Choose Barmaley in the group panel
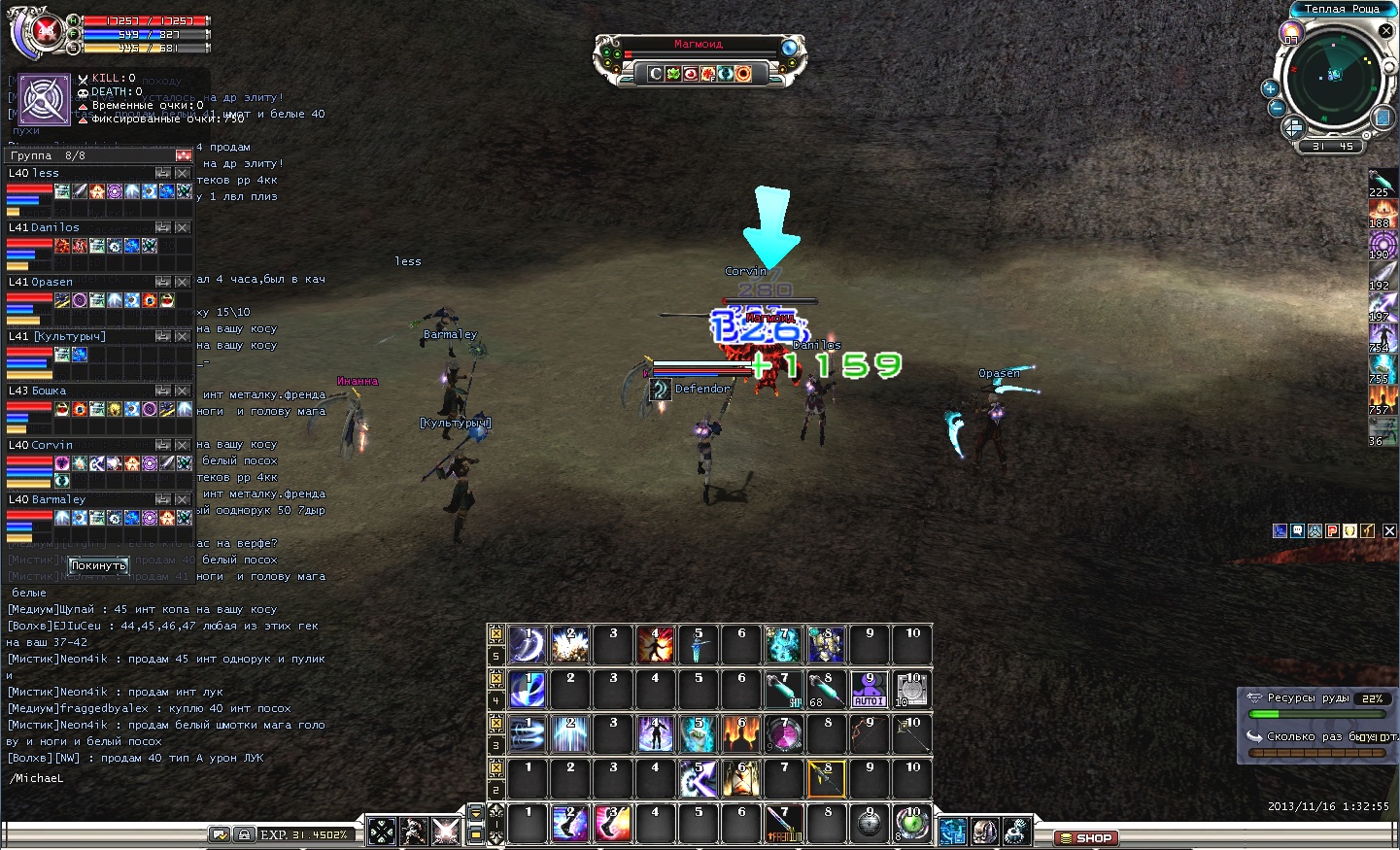Viewport: 1400px width, 850px height. 58,499
